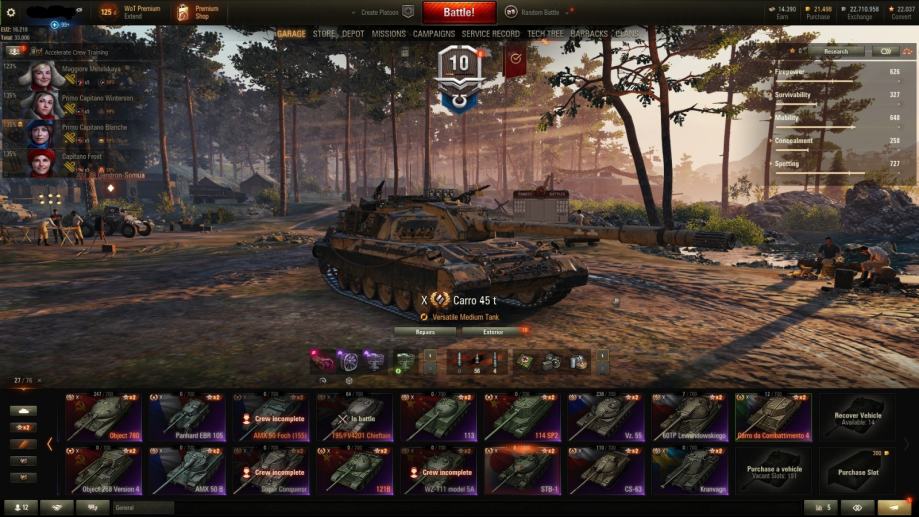Viewport: 919px width, 517px height.
Task: Open the Research button
Action: pyautogui.click(x=836, y=51)
